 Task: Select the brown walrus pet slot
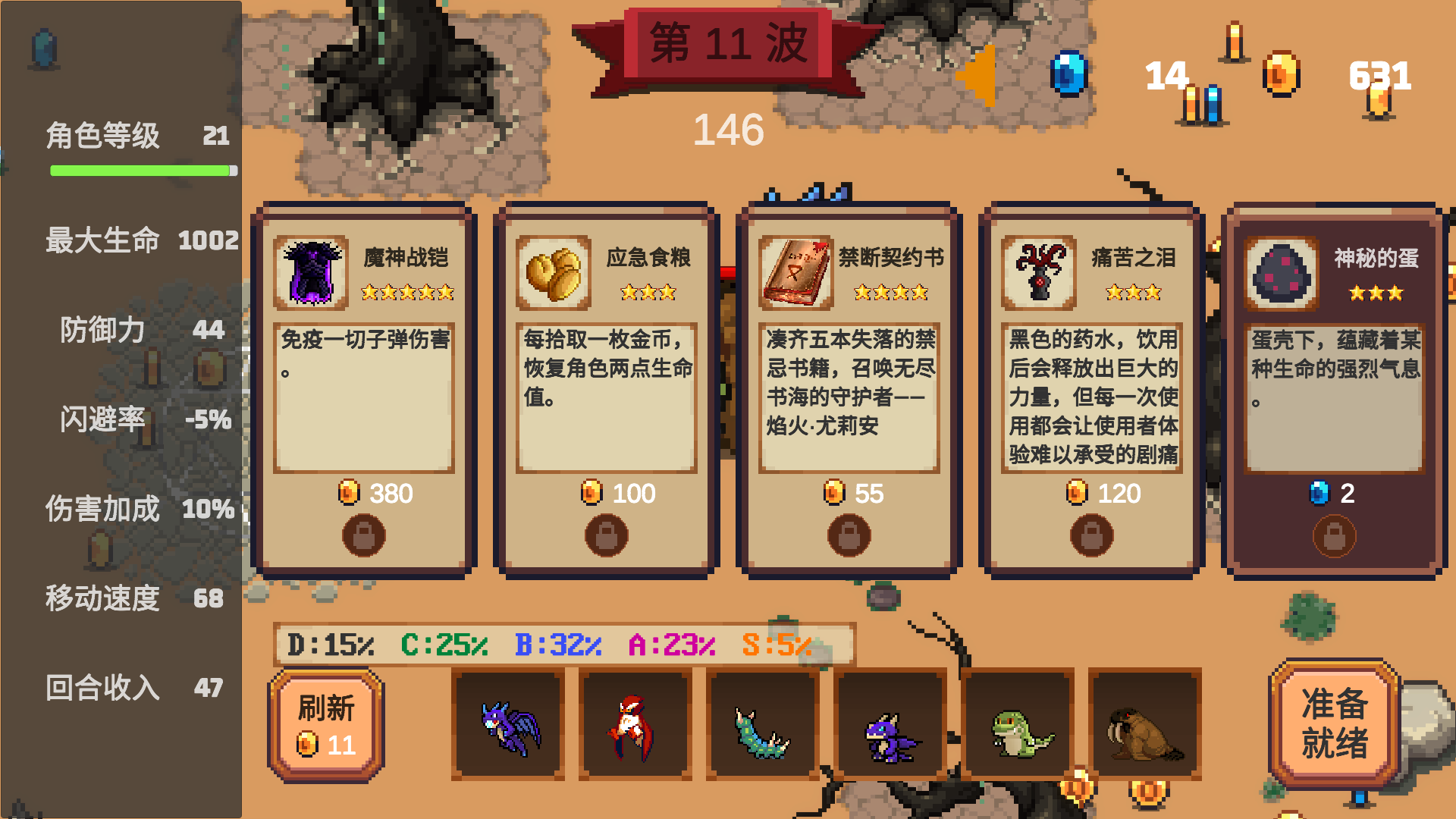point(1145,725)
